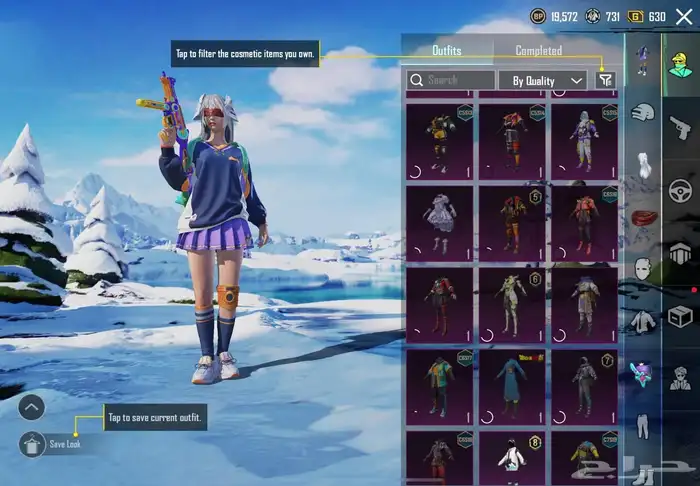The image size is (700, 486).
Task: Close the inventory with the X button
Action: tap(684, 16)
